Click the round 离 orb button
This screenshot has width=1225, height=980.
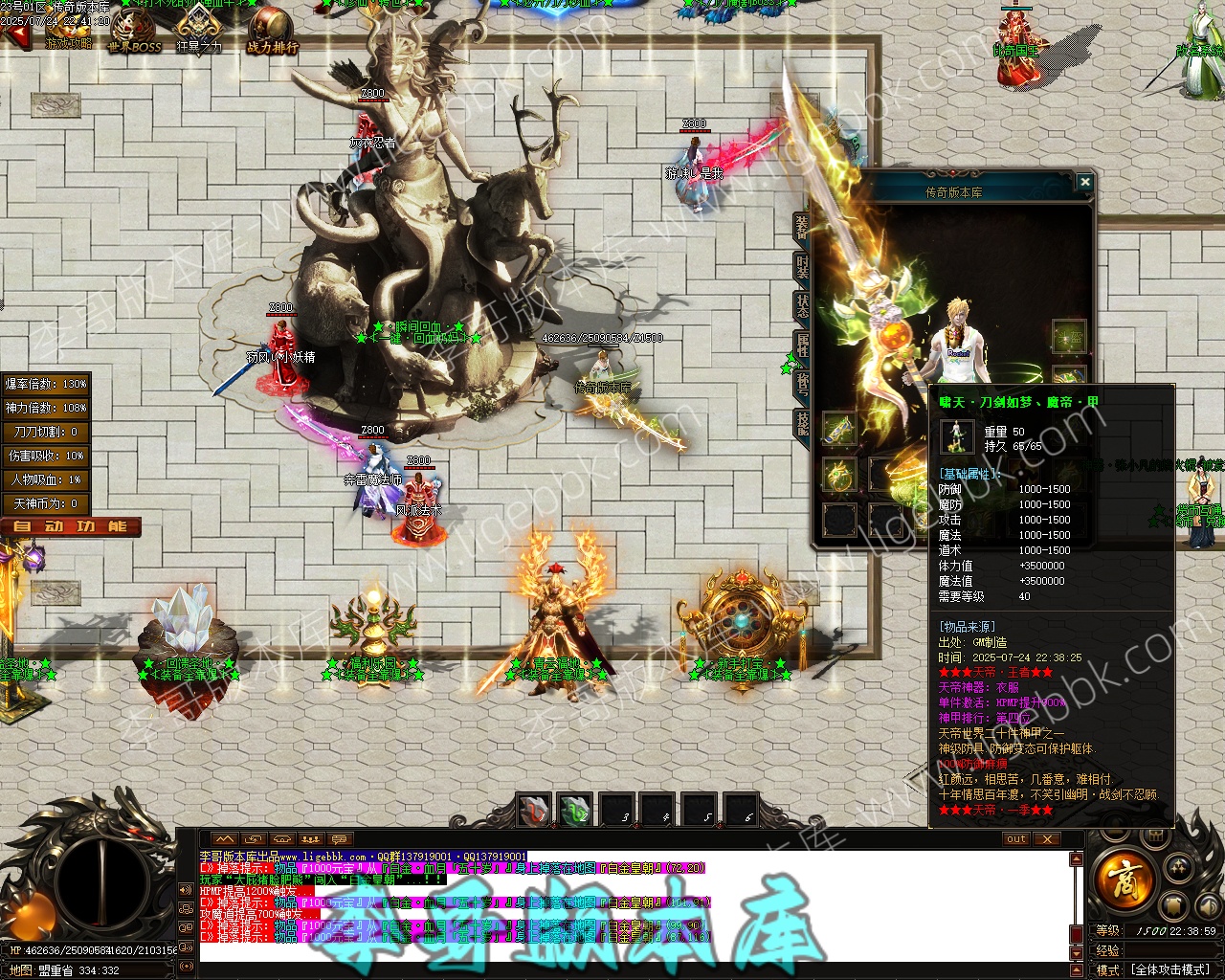1124,879
